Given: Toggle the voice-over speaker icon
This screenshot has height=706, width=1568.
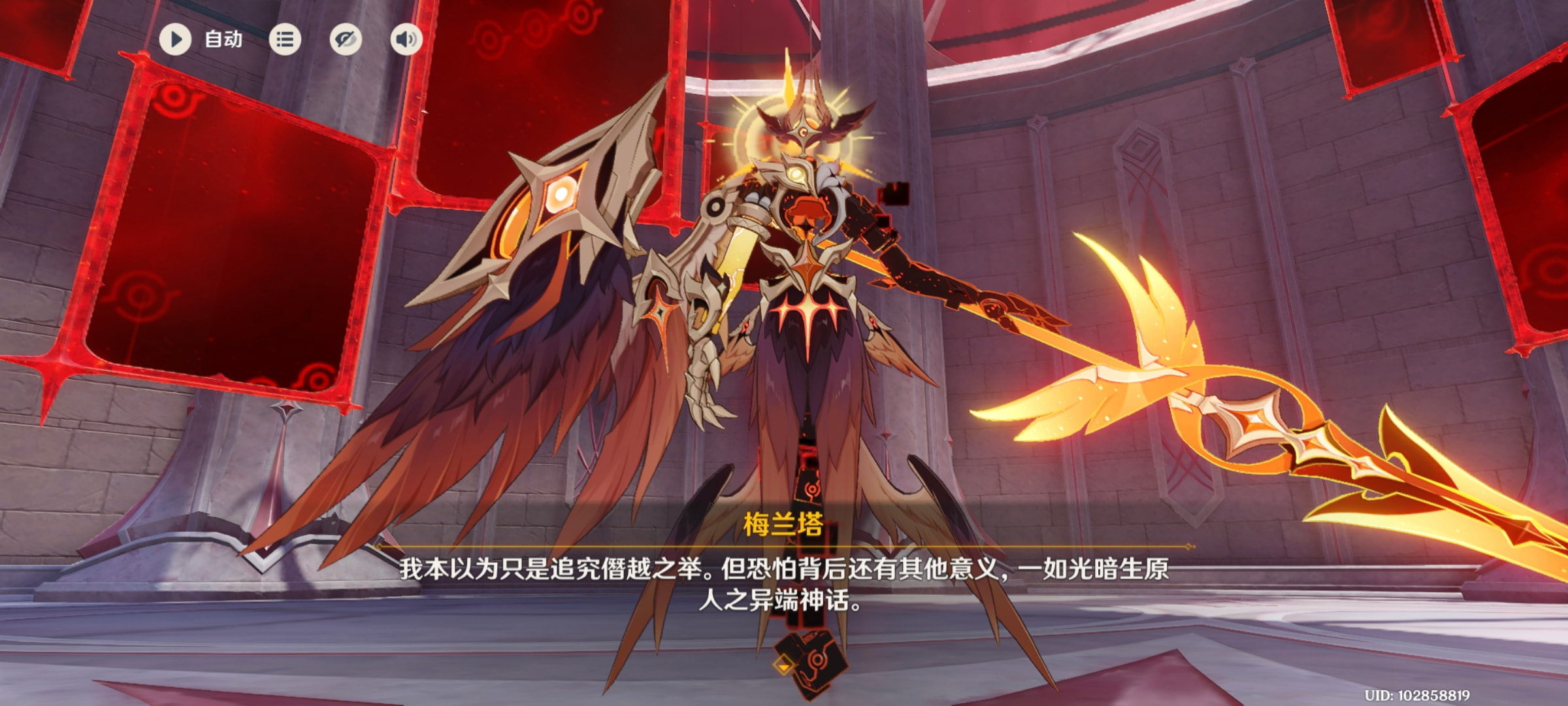Looking at the screenshot, I should point(406,40).
